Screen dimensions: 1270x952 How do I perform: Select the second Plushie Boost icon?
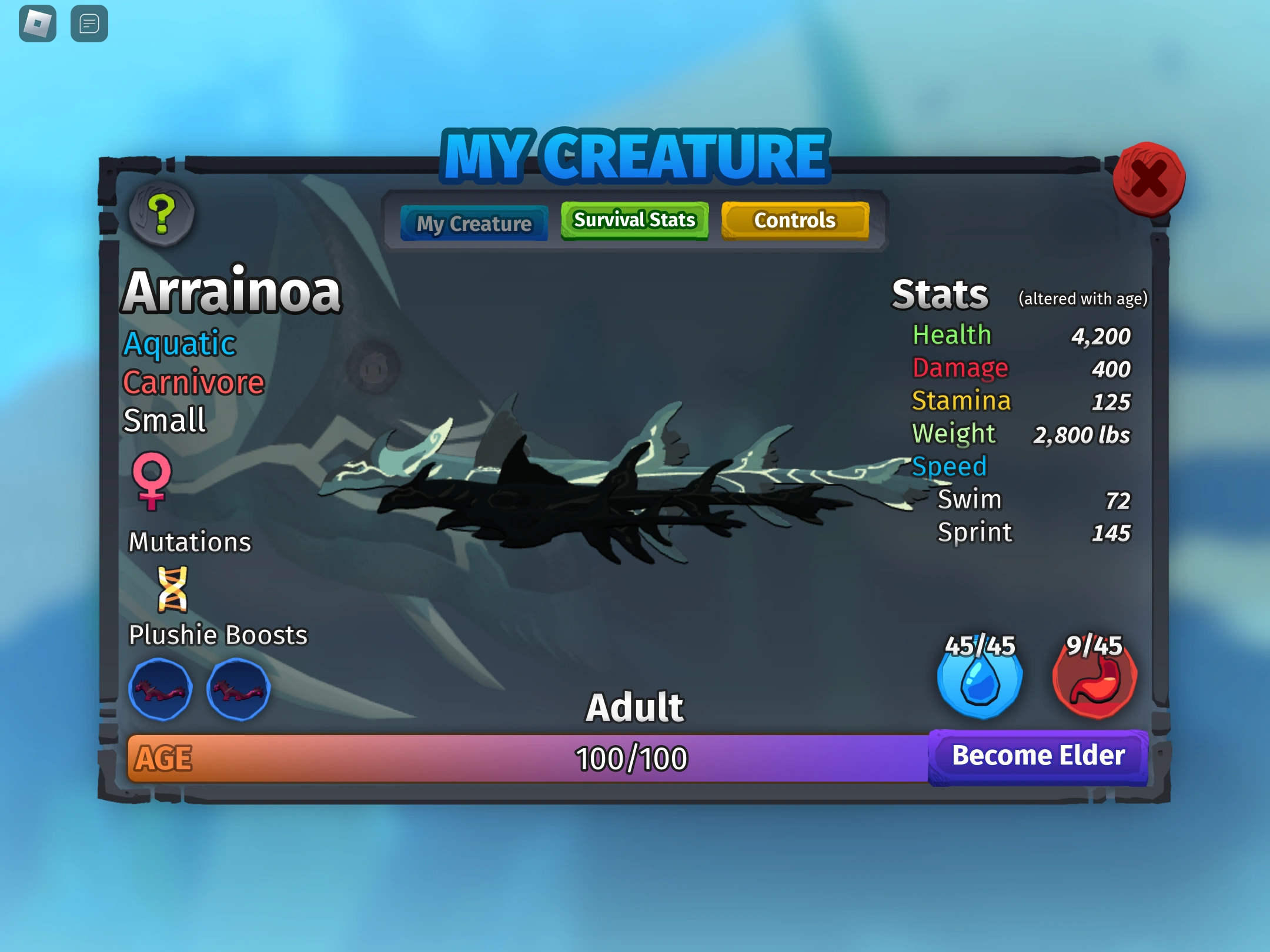[x=239, y=689]
